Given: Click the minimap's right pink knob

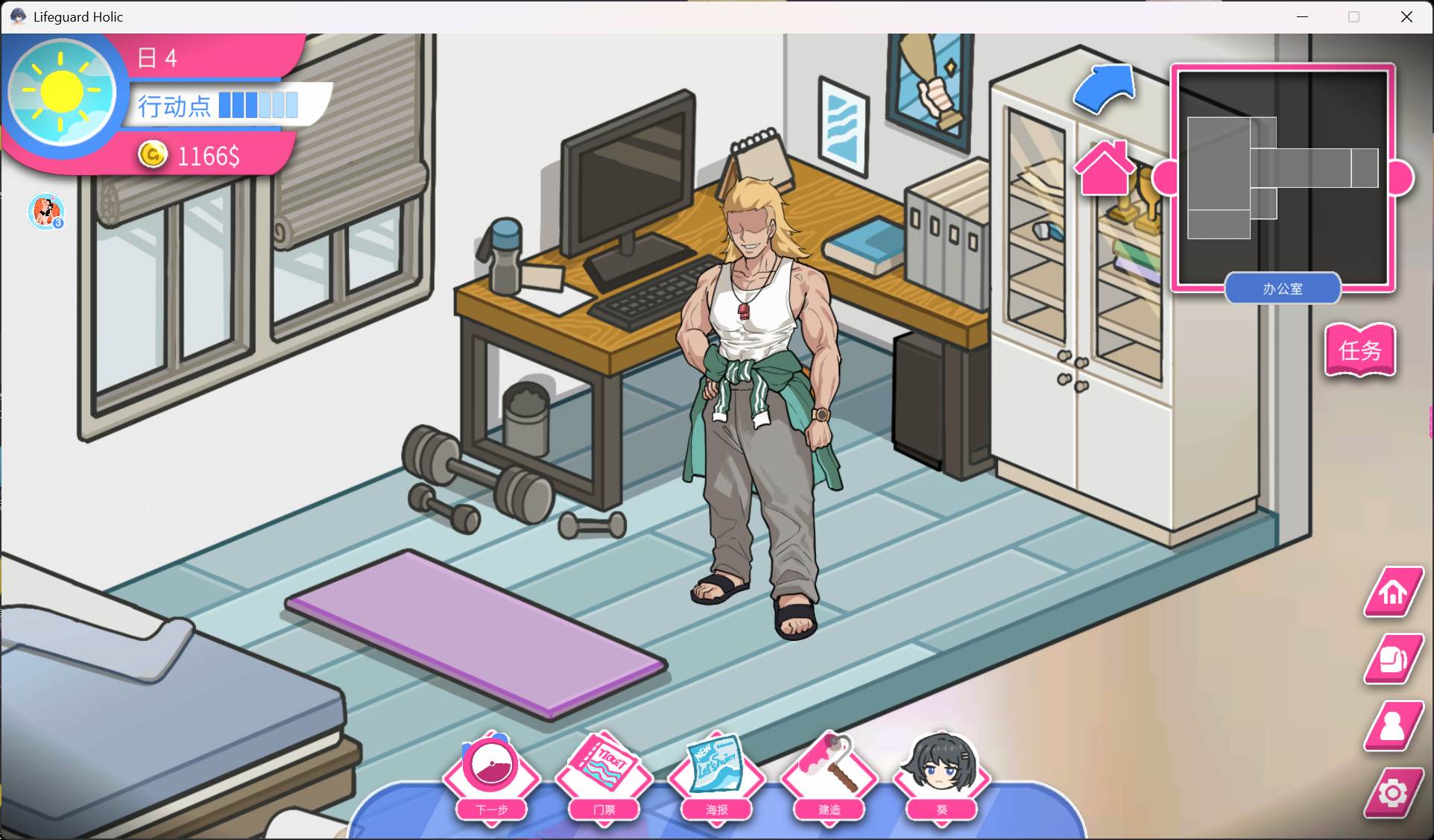Looking at the screenshot, I should pyautogui.click(x=1402, y=178).
